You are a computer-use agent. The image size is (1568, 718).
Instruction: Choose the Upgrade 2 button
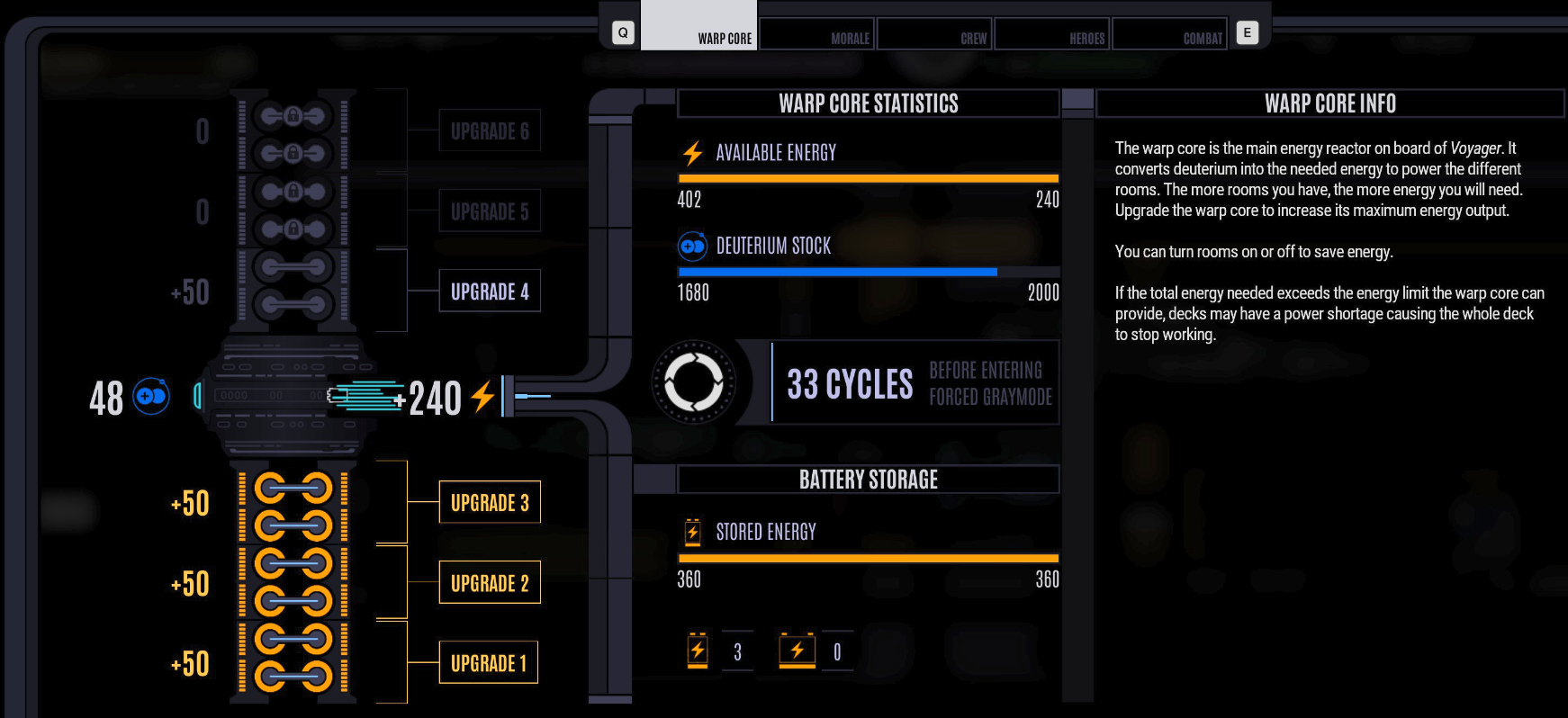pyautogui.click(x=489, y=583)
